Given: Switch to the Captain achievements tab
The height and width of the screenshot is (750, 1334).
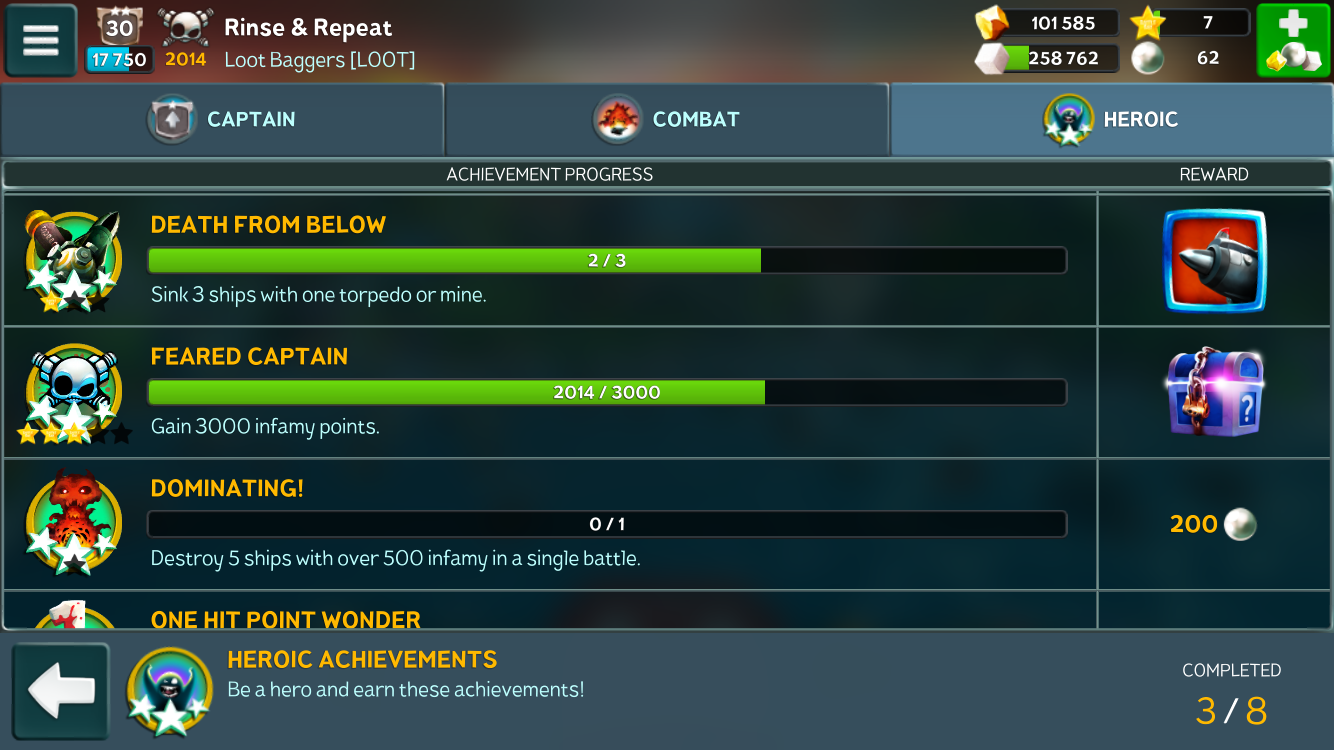Looking at the screenshot, I should pos(222,120).
